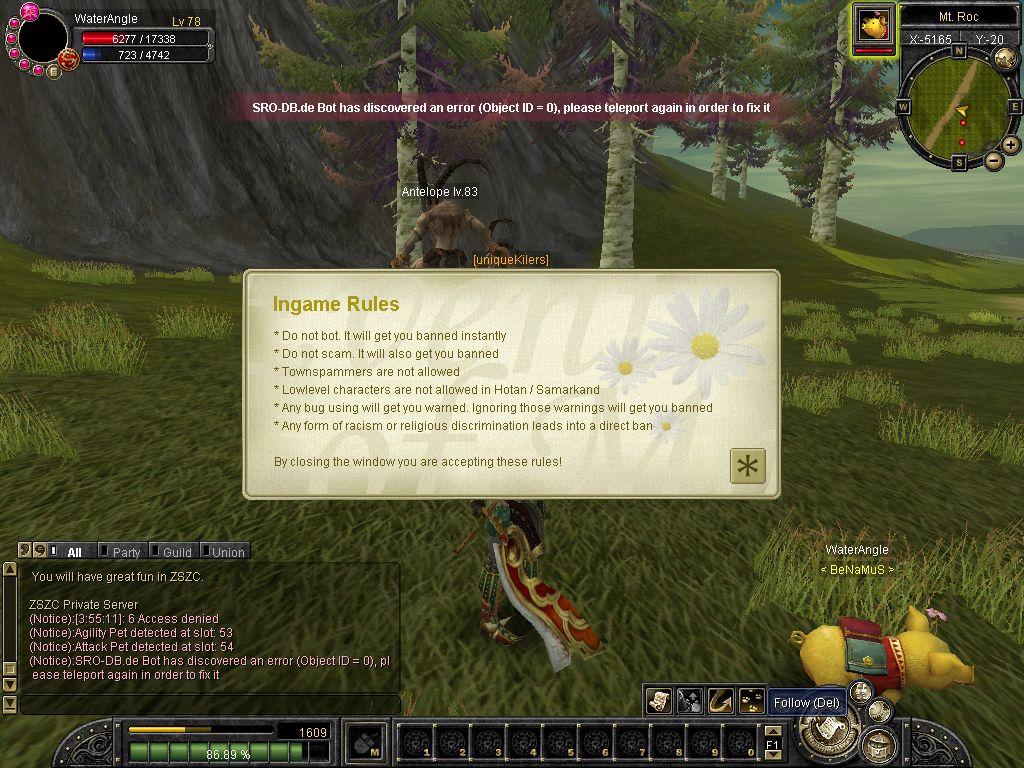
Task: Open the world map globe button
Action: (1005, 57)
